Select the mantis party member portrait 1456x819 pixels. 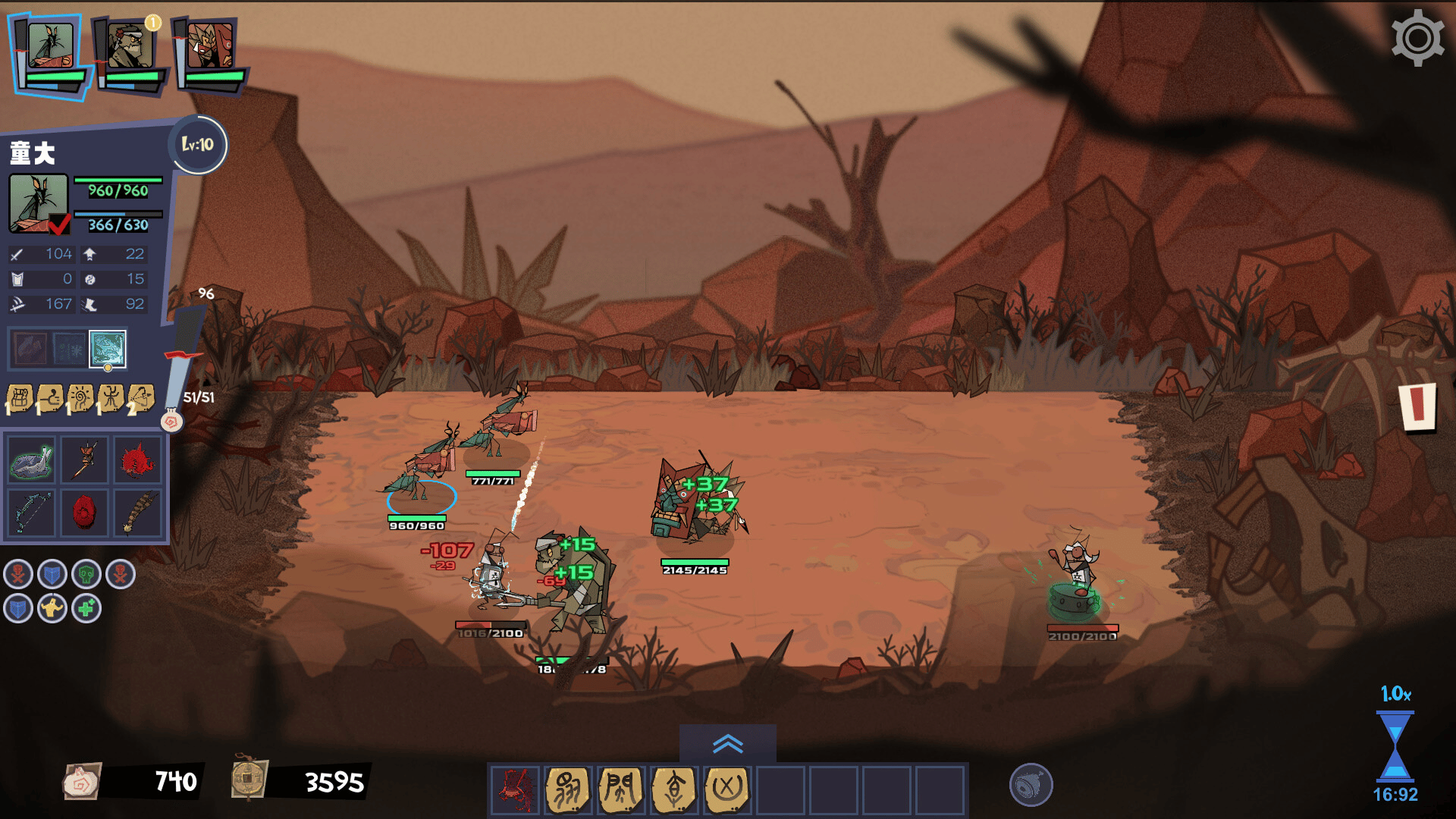pyautogui.click(x=50, y=47)
